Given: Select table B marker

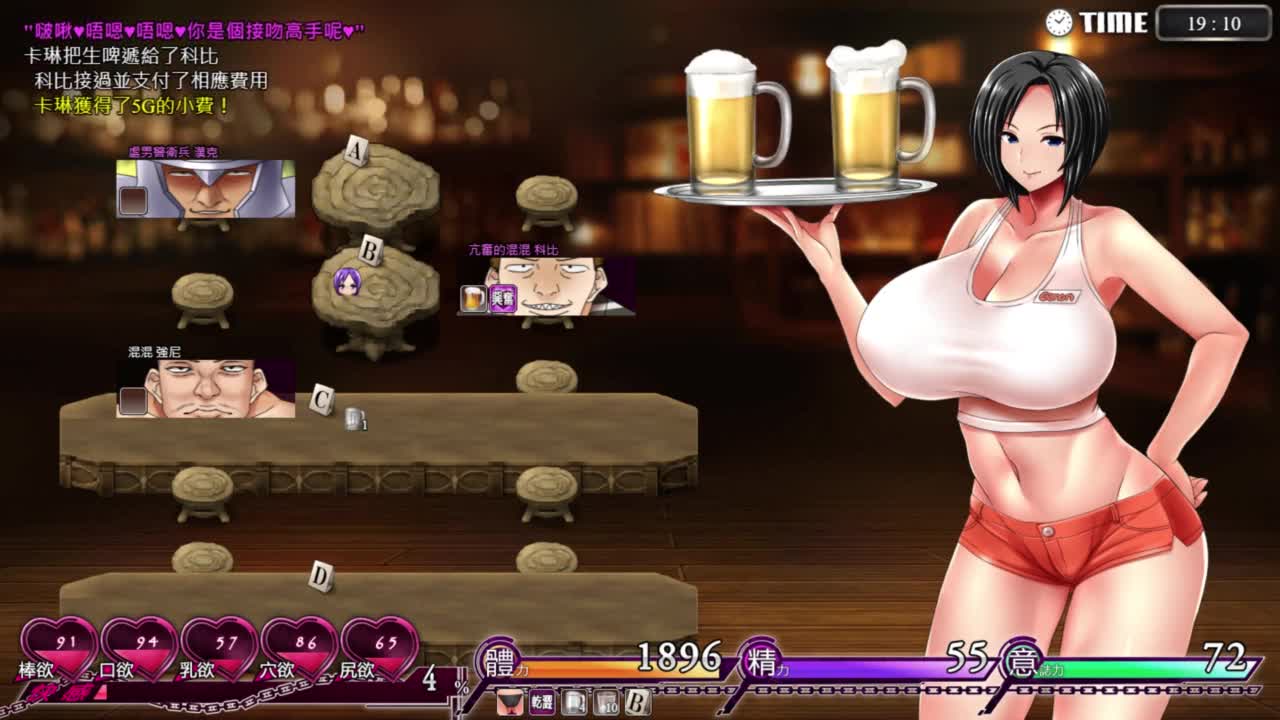Looking at the screenshot, I should coord(370,252).
